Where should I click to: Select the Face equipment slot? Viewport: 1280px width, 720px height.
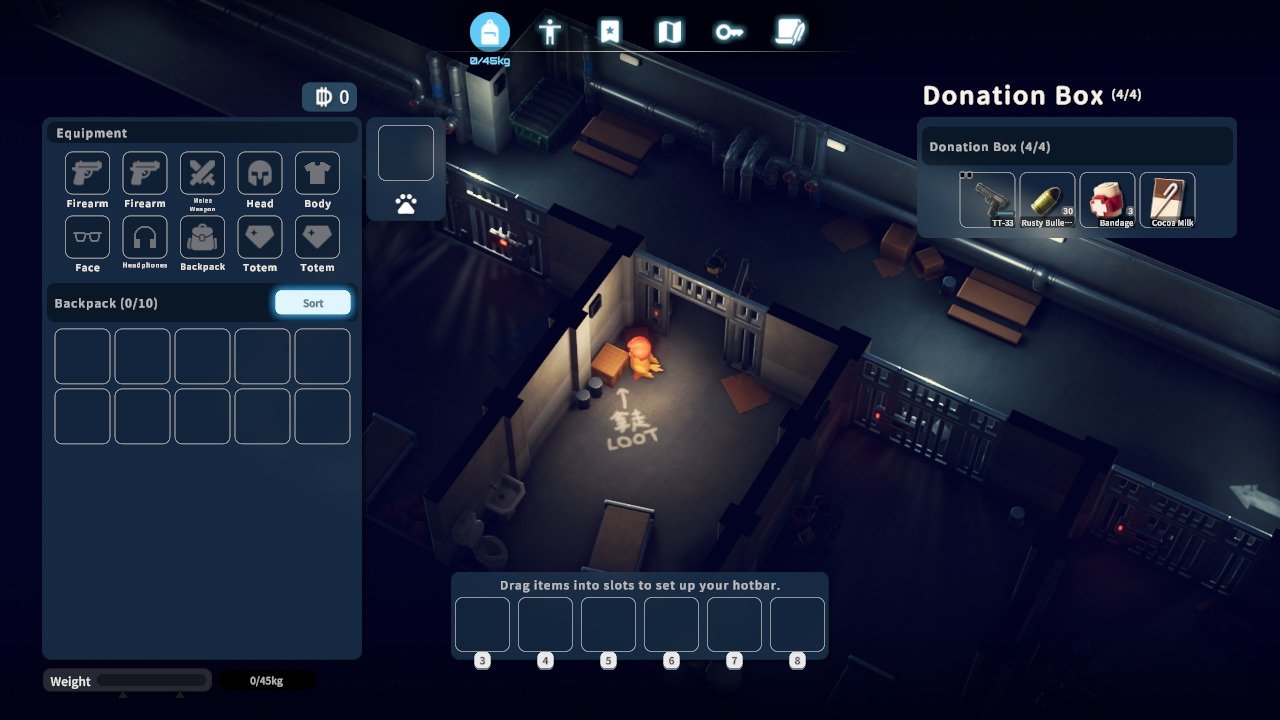point(87,238)
